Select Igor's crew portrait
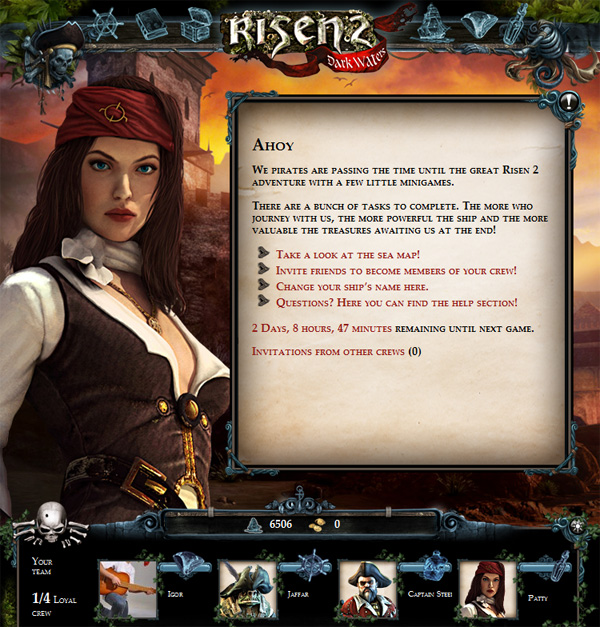Screen dimensions: 600x627 [x=126, y=589]
